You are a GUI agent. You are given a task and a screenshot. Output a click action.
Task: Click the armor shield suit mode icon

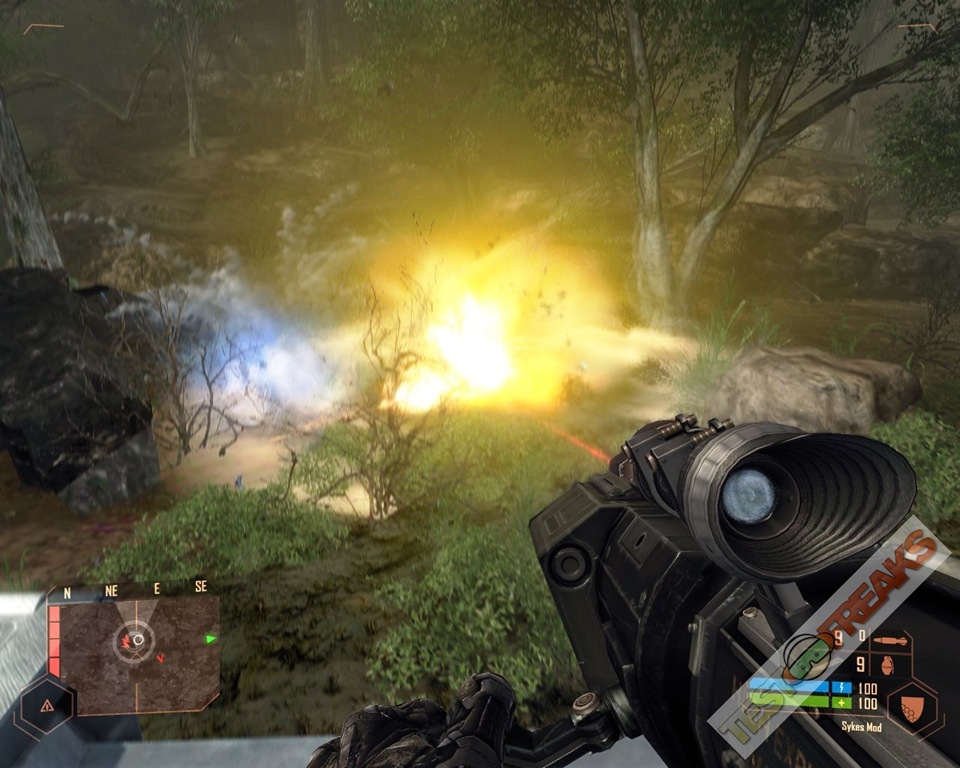click(x=910, y=708)
